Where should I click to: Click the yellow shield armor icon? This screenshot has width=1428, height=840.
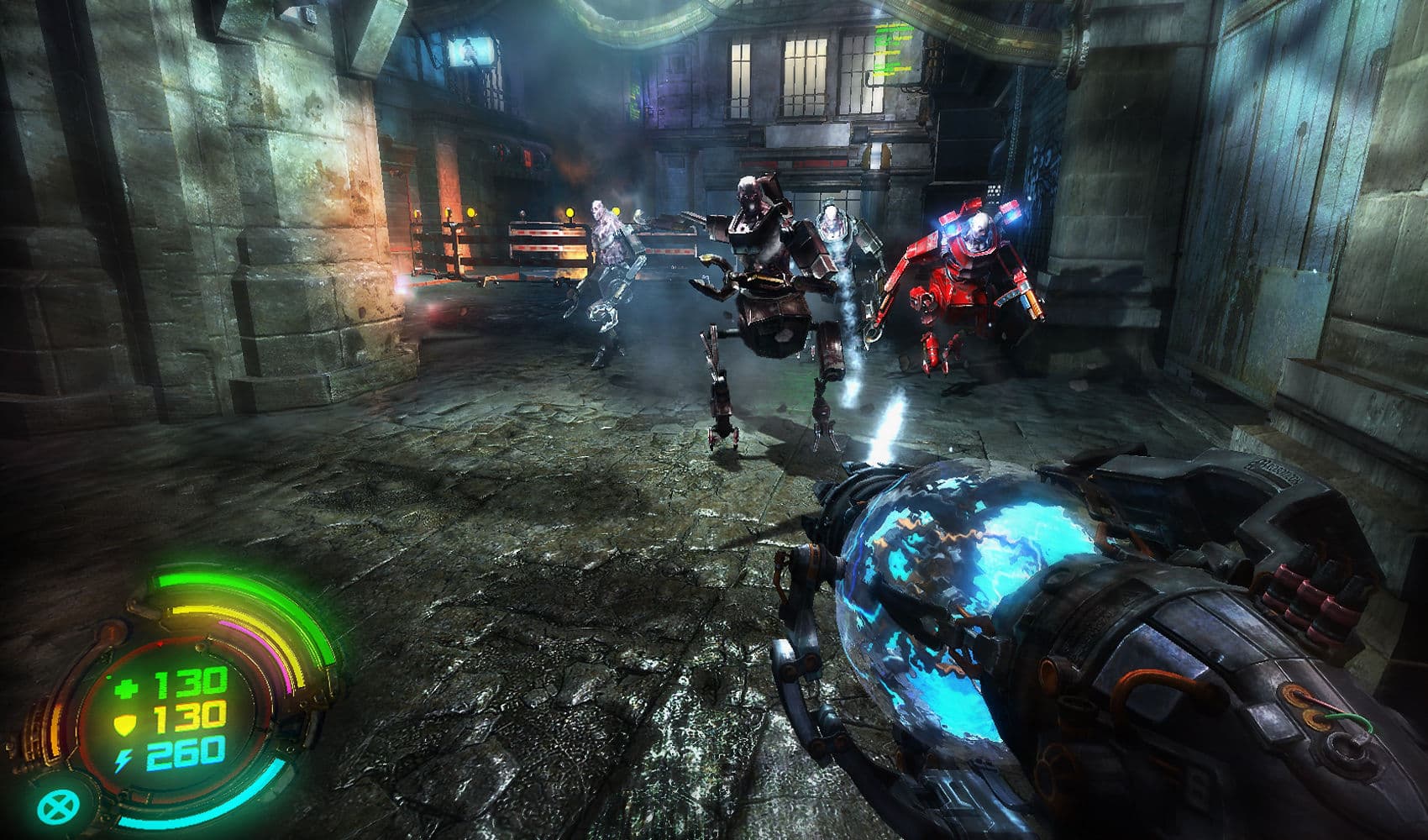pos(124,722)
